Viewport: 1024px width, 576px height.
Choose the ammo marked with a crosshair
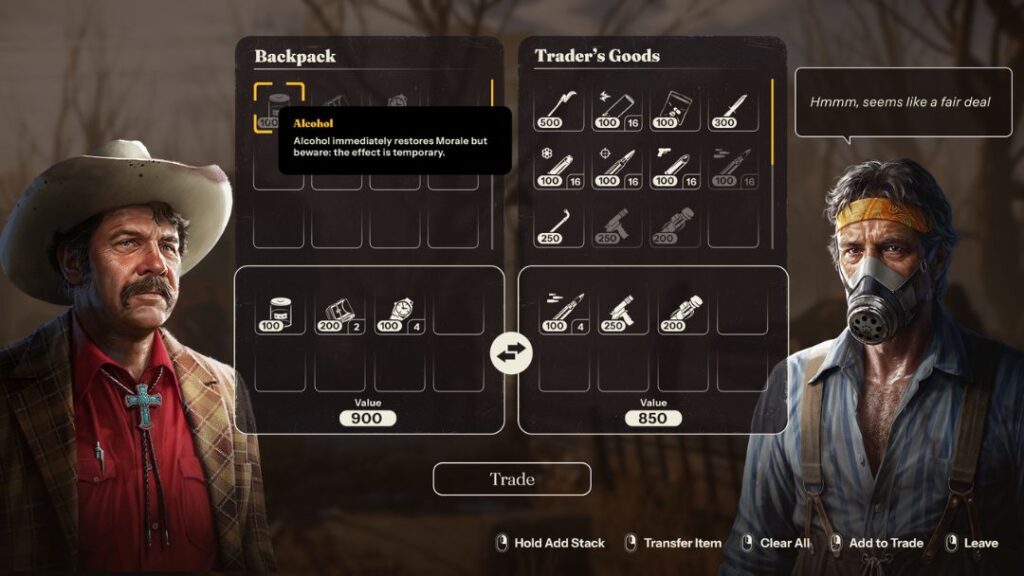point(617,166)
